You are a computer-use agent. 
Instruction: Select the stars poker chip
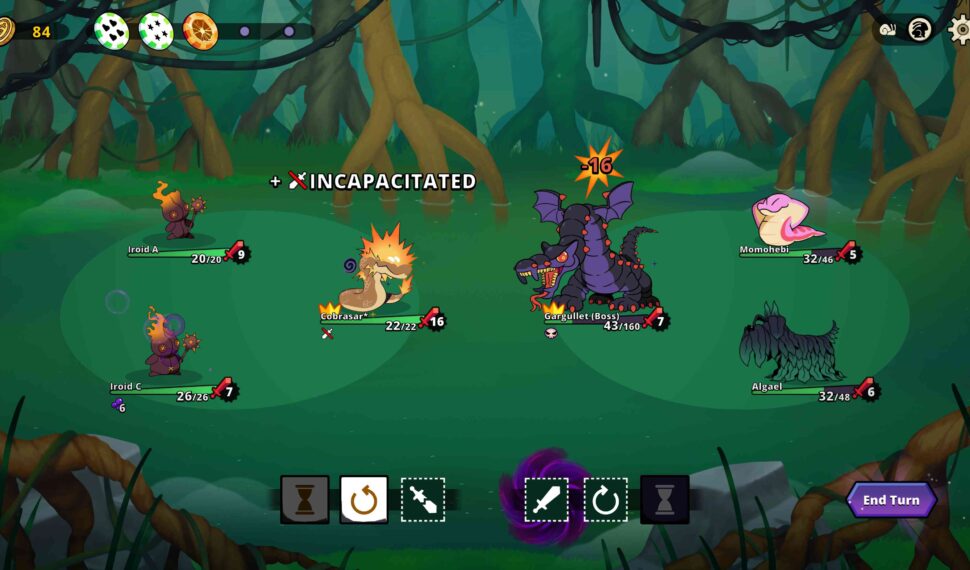[155, 31]
